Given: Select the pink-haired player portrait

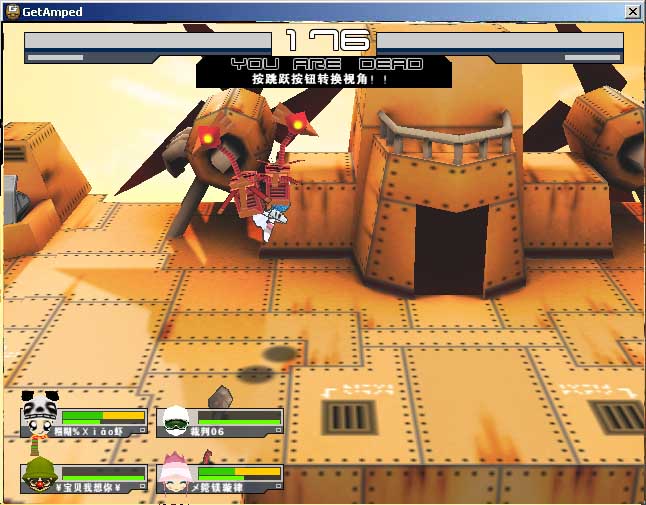Looking at the screenshot, I should point(176,476).
